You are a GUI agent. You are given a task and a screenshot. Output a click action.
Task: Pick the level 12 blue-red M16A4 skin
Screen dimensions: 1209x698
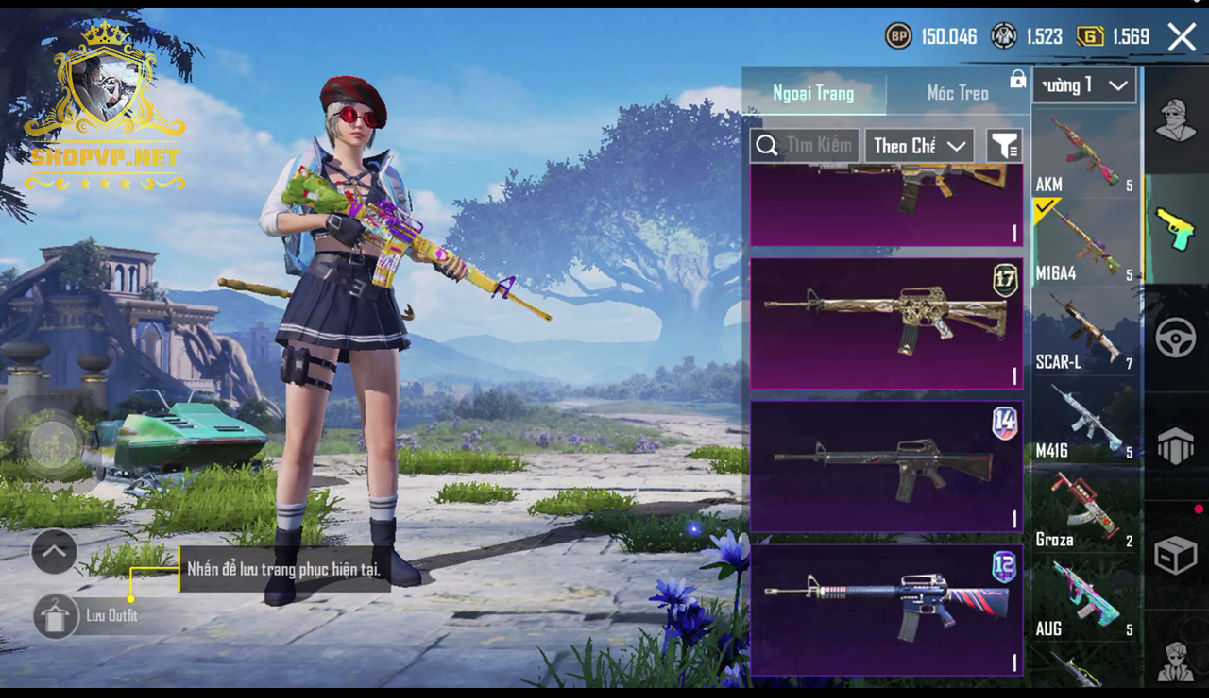pyautogui.click(x=886, y=608)
